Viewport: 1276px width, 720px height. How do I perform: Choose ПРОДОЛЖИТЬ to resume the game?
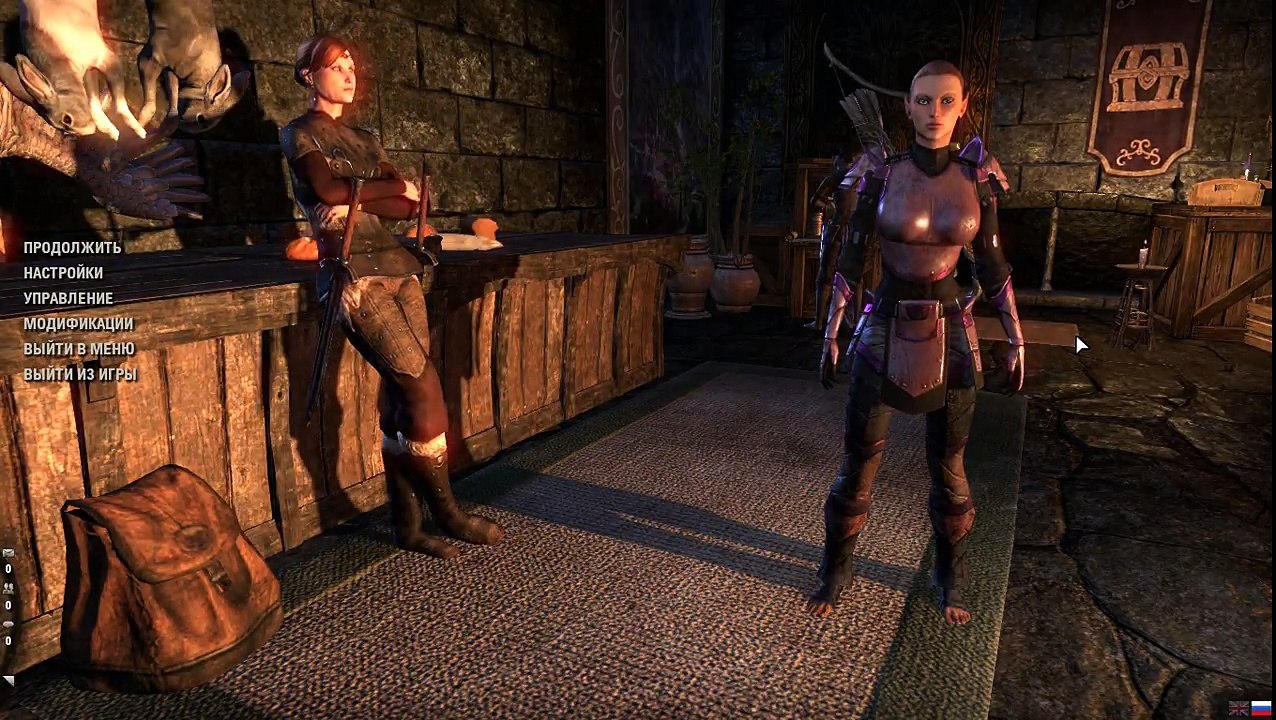point(72,248)
